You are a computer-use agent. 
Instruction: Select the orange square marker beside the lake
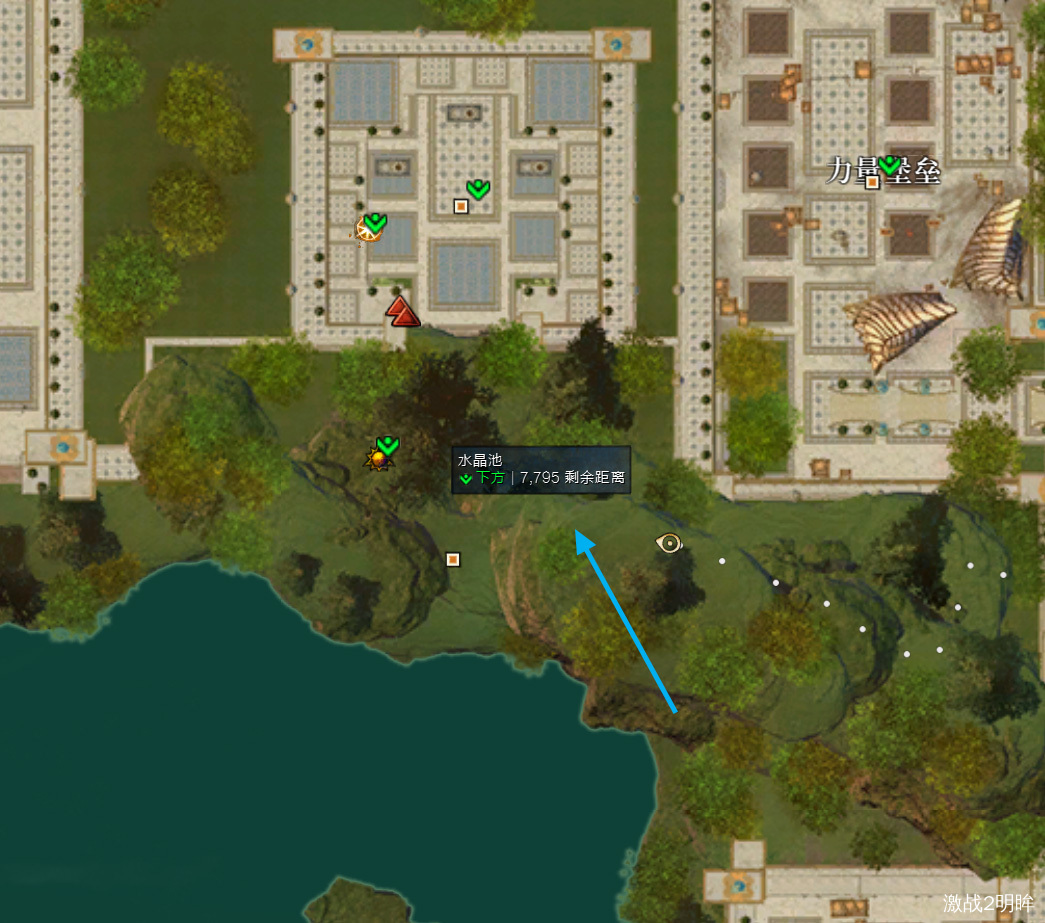[x=452, y=559]
